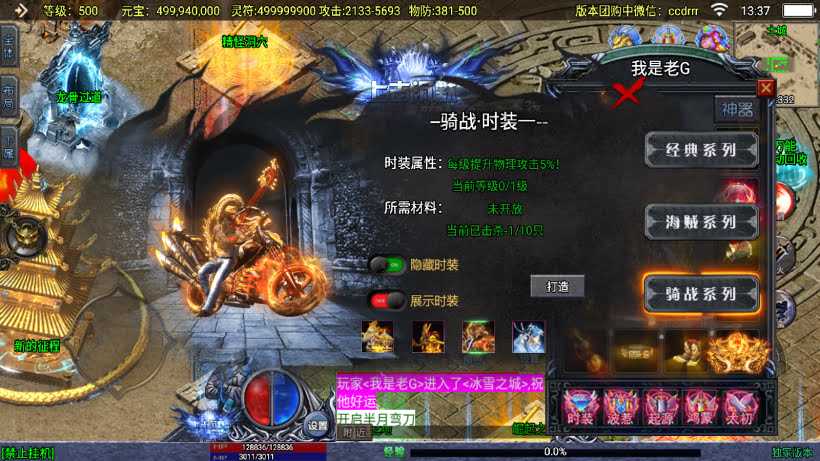The height and width of the screenshot is (461, 820).
Task: Click the 打造 forge button
Action: [x=557, y=286]
